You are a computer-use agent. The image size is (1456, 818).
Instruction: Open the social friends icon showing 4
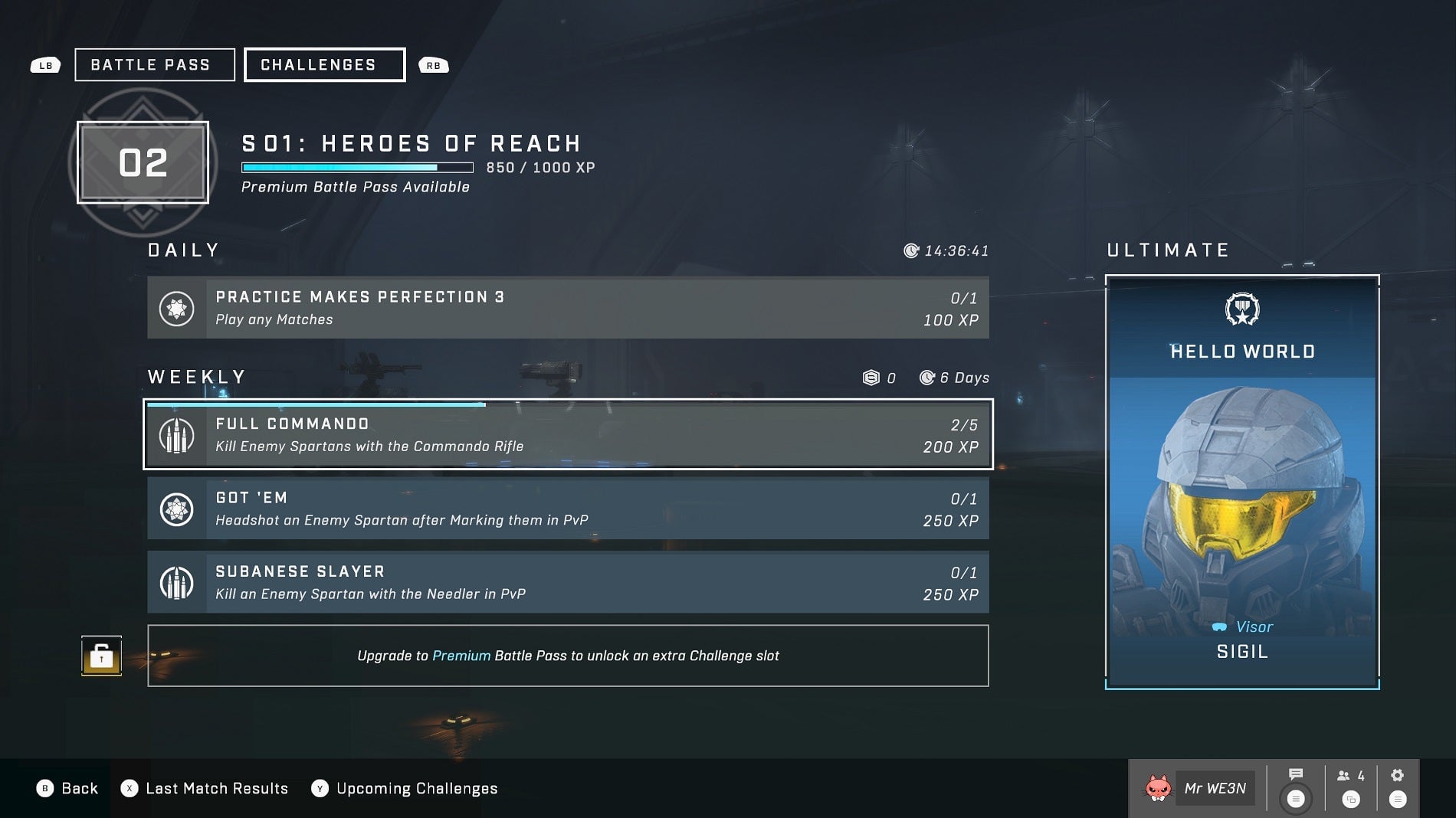[x=1350, y=775]
